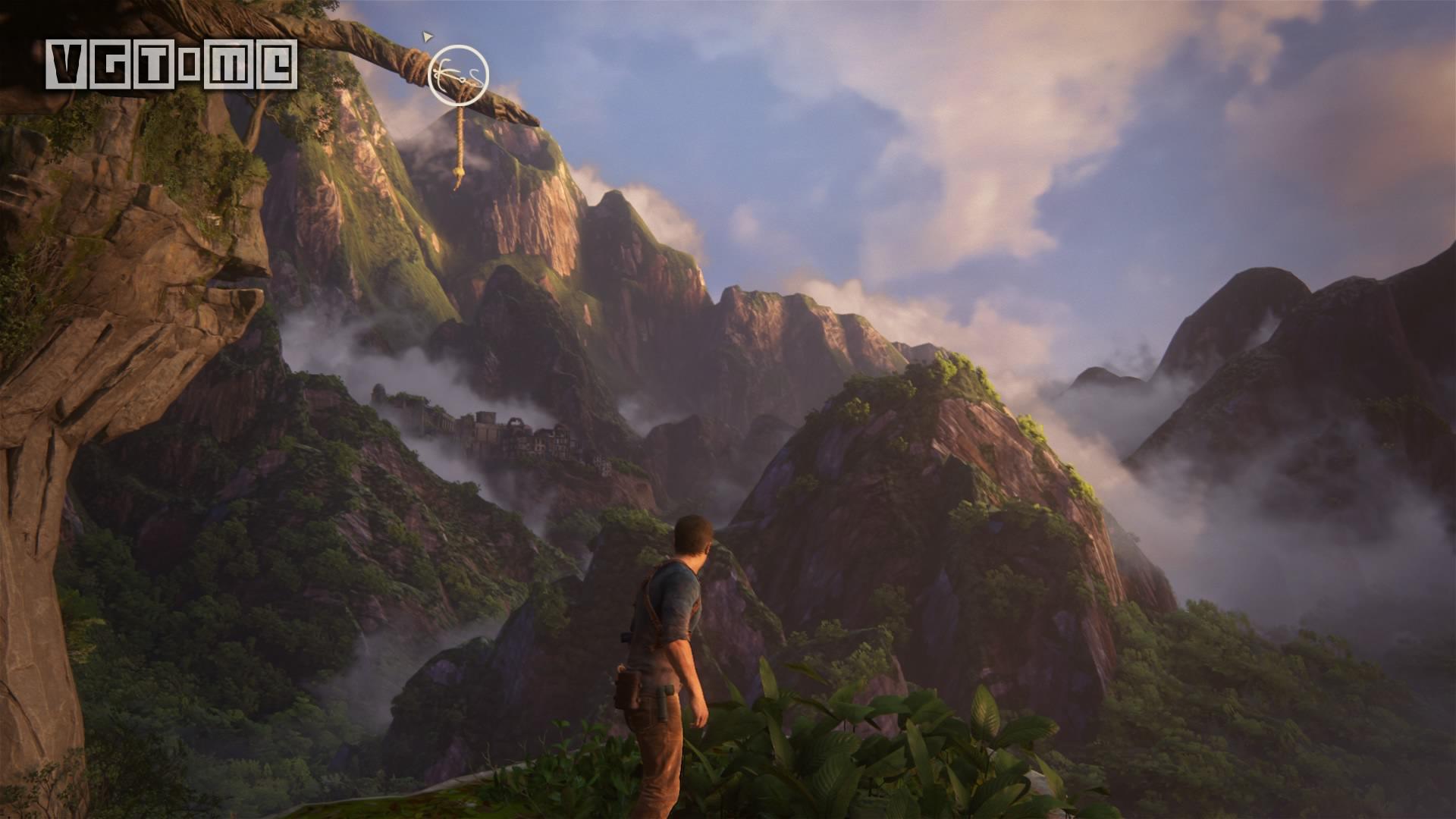This screenshot has height=819, width=1456.
Task: Select the grappling hook point marker
Action: (458, 74)
